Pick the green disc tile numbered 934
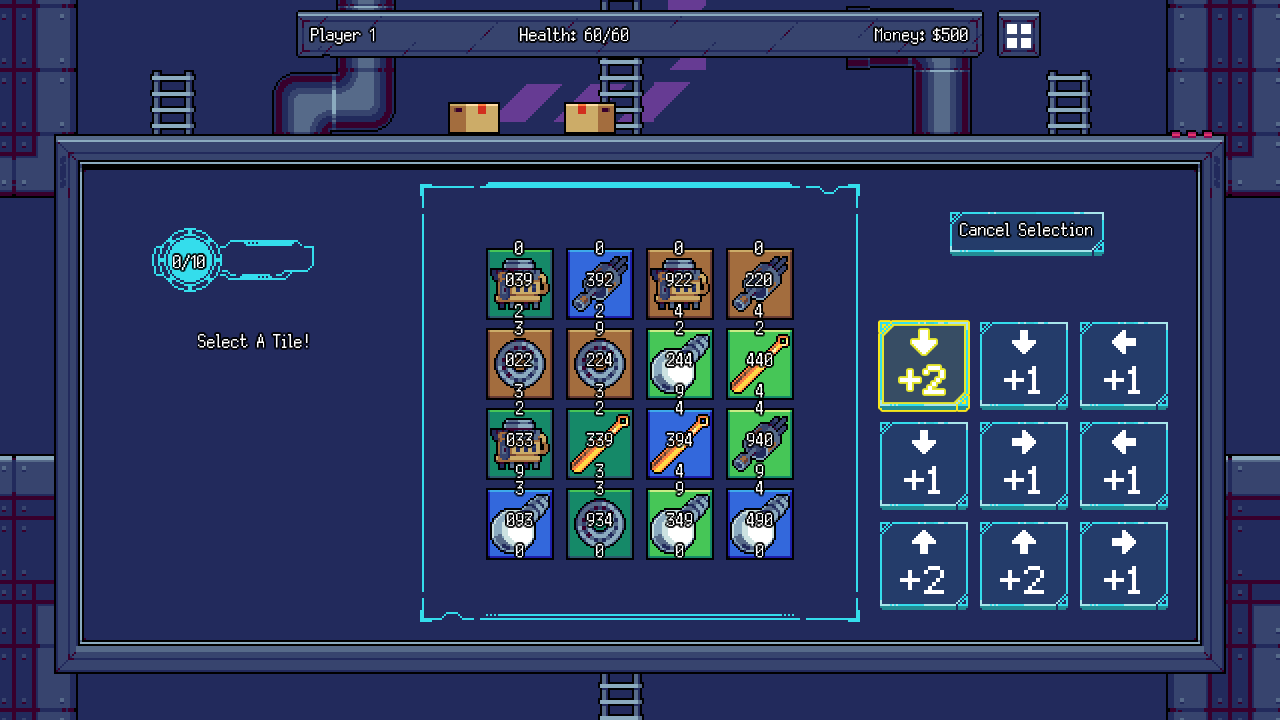 [x=600, y=523]
